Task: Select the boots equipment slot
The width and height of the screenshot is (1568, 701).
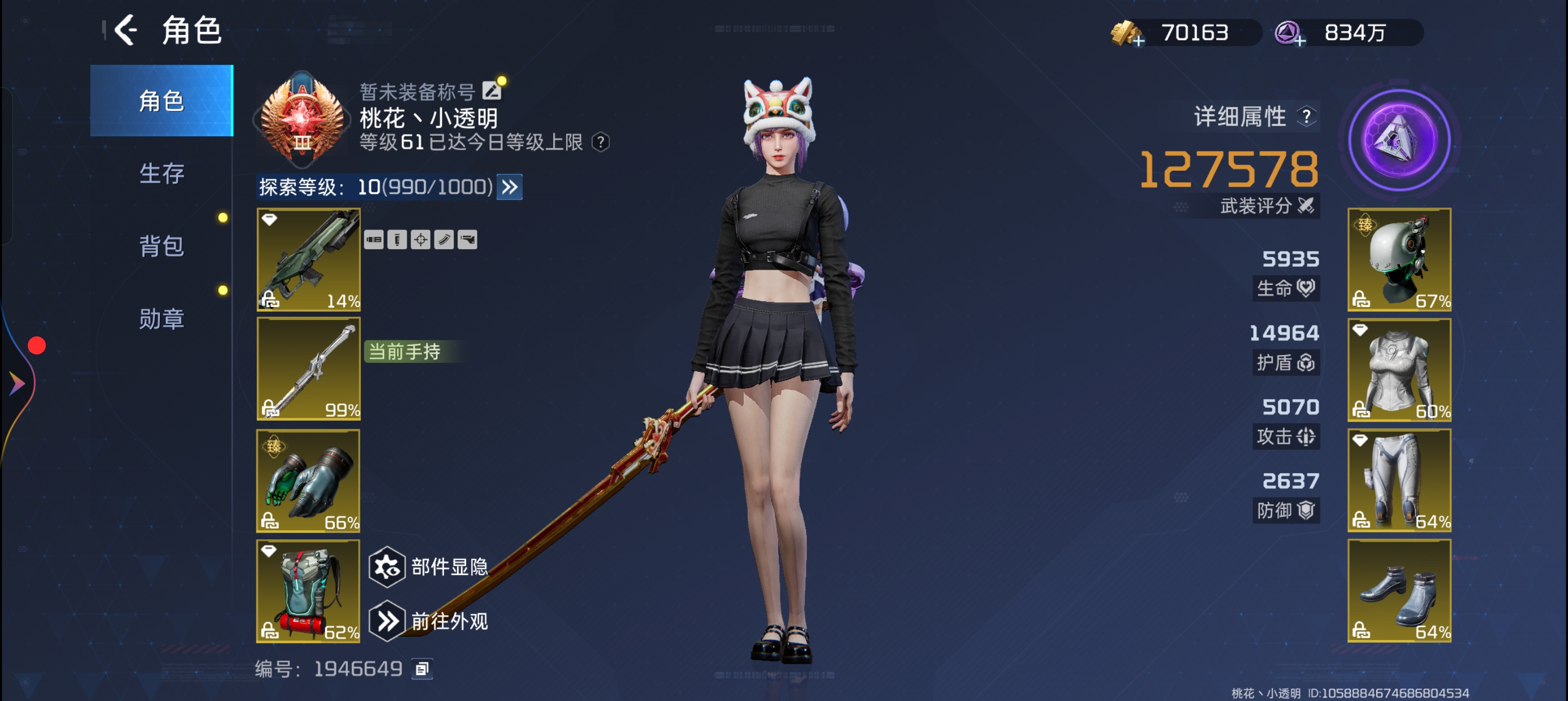Action: click(1399, 591)
